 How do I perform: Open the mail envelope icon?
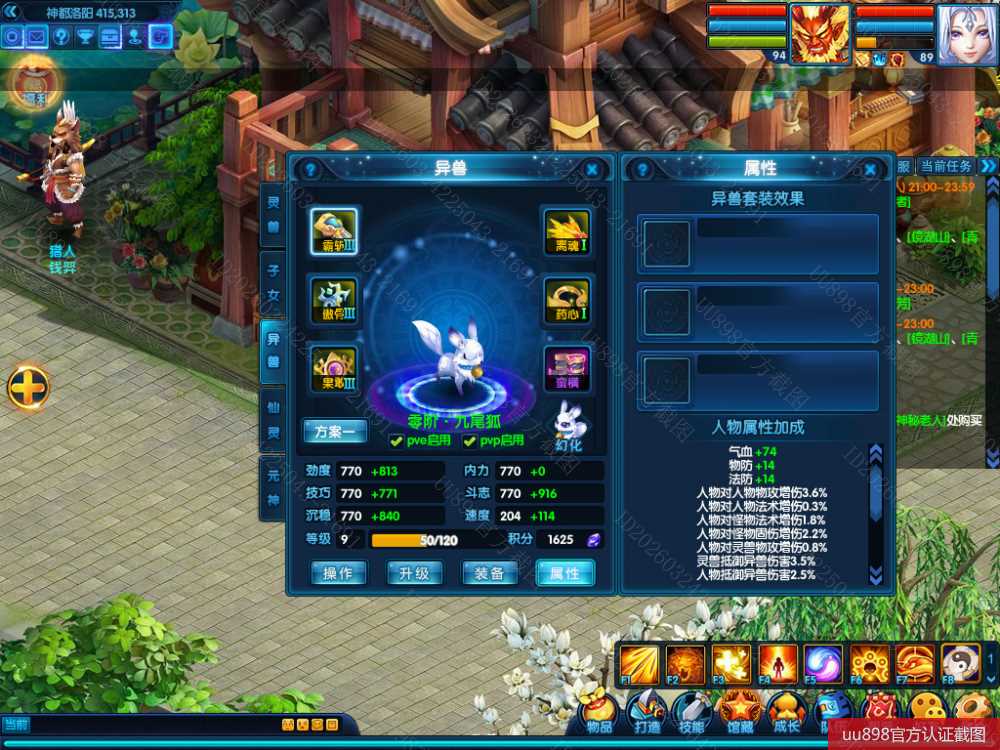(x=37, y=37)
